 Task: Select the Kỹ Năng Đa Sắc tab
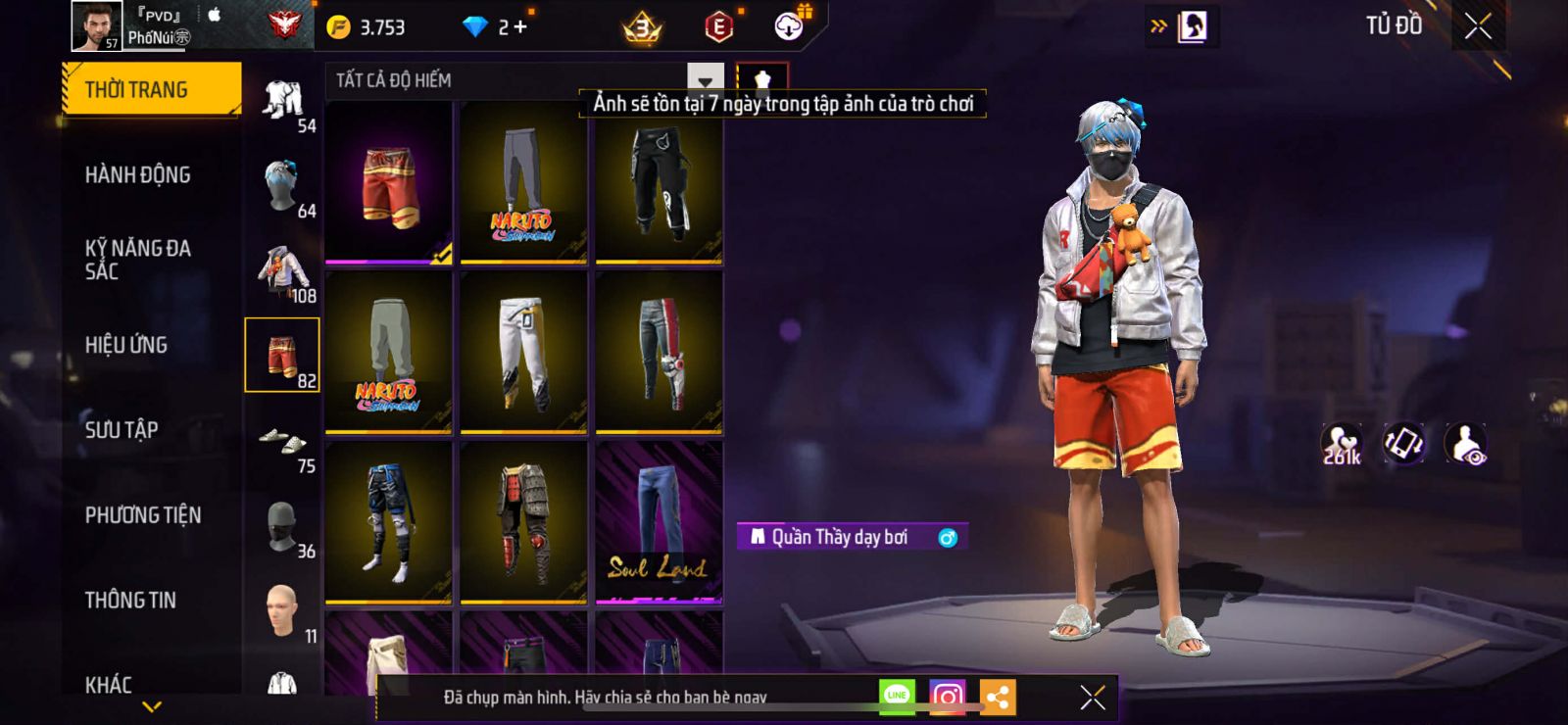138,260
